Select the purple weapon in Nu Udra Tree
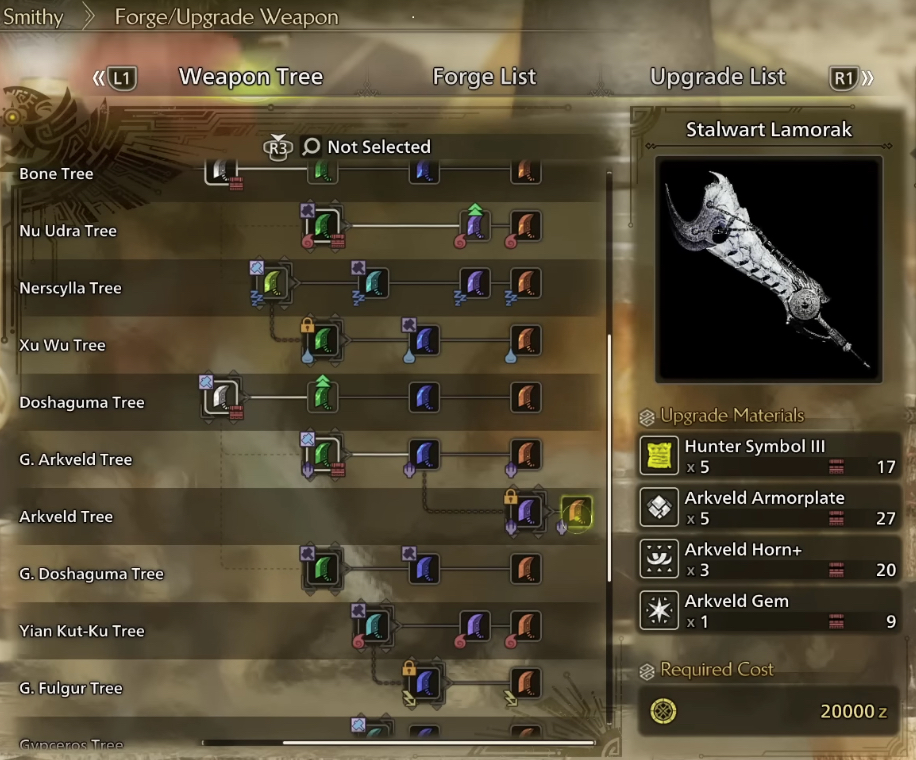The width and height of the screenshot is (916, 760). point(475,227)
